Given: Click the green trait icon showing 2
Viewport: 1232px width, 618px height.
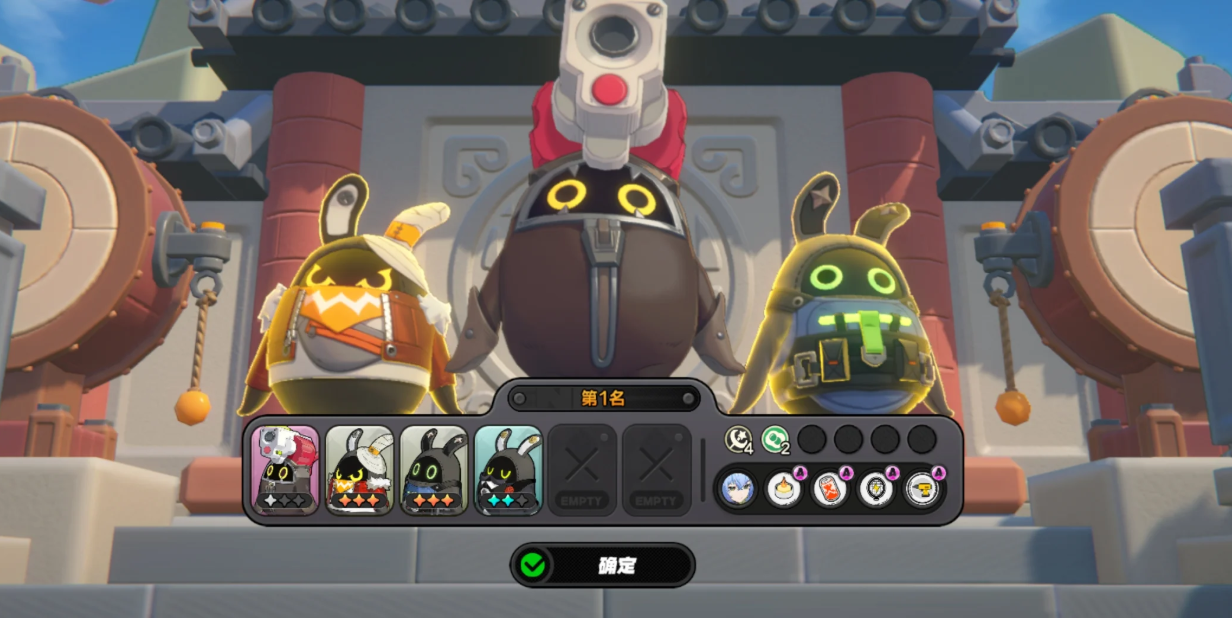Looking at the screenshot, I should pos(775,439).
